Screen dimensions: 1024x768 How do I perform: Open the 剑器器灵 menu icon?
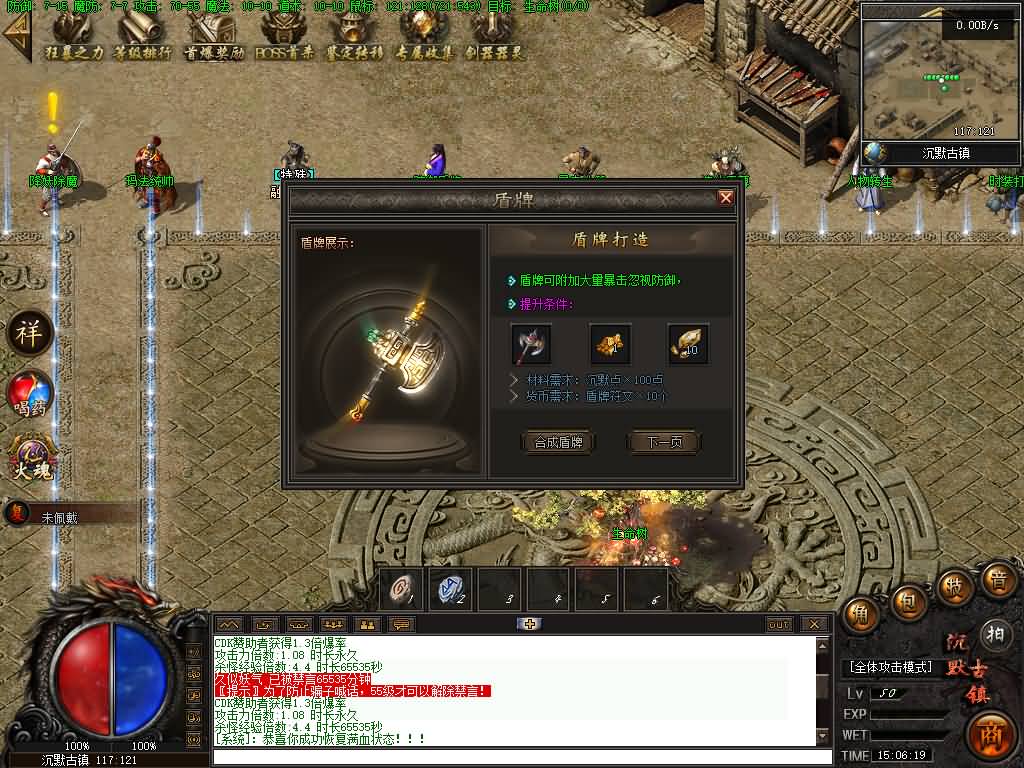[494, 35]
